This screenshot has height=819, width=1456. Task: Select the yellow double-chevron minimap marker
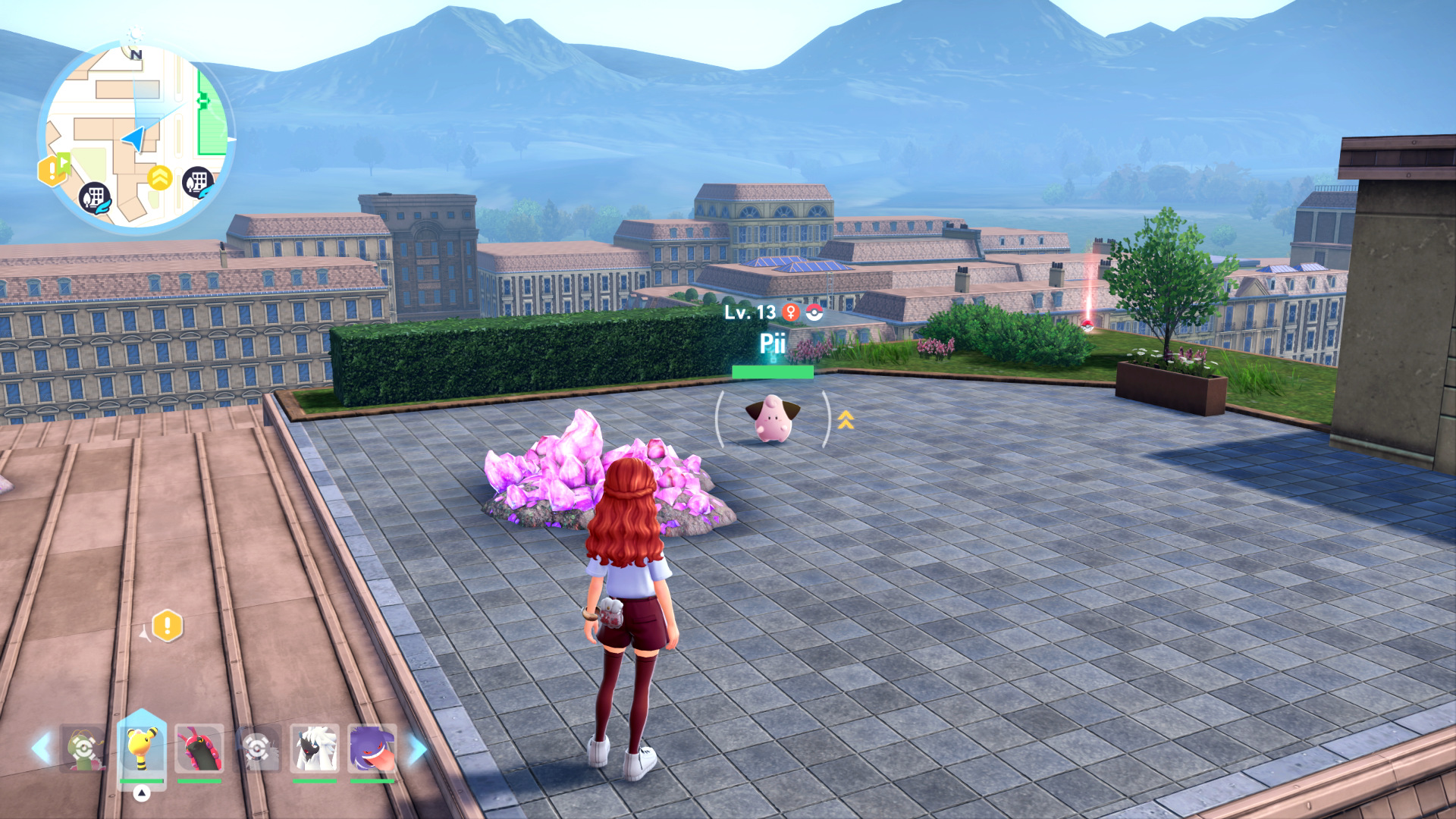tap(159, 179)
